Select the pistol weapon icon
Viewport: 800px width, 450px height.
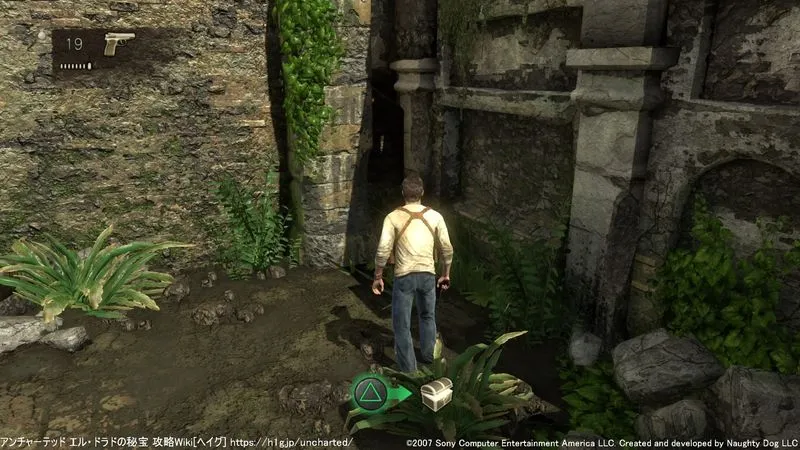118,44
